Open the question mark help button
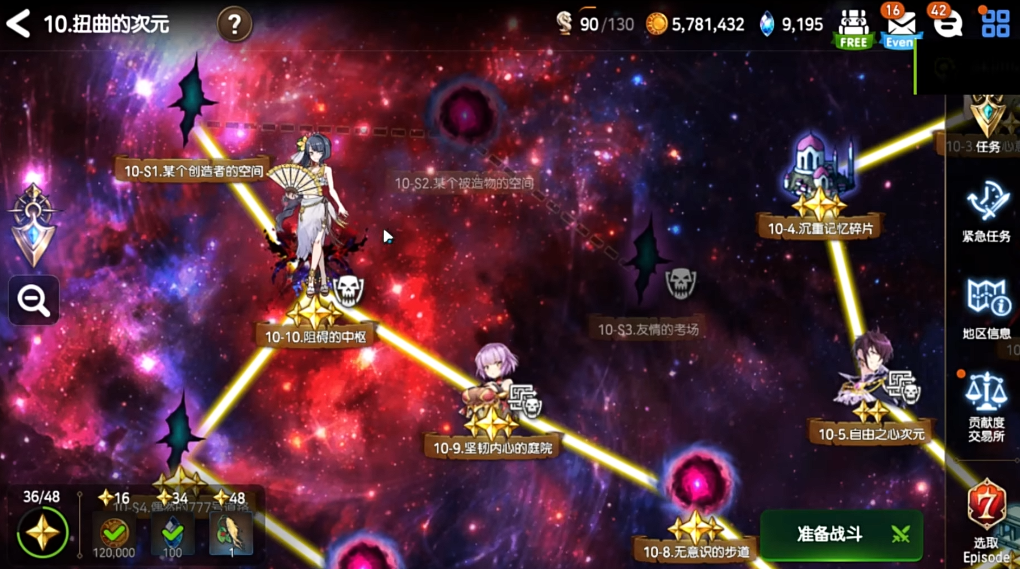Viewport: 1020px width, 569px height. (x=234, y=23)
